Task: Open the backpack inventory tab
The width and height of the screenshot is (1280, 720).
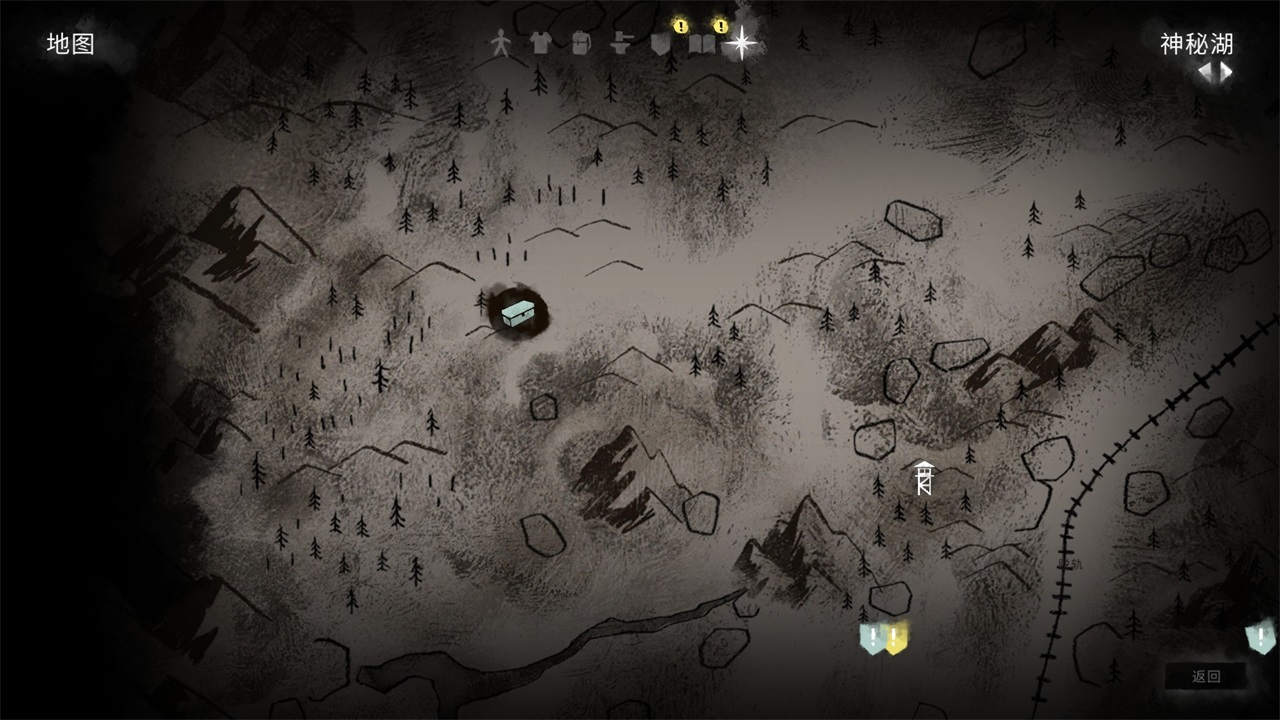Action: 580,43
